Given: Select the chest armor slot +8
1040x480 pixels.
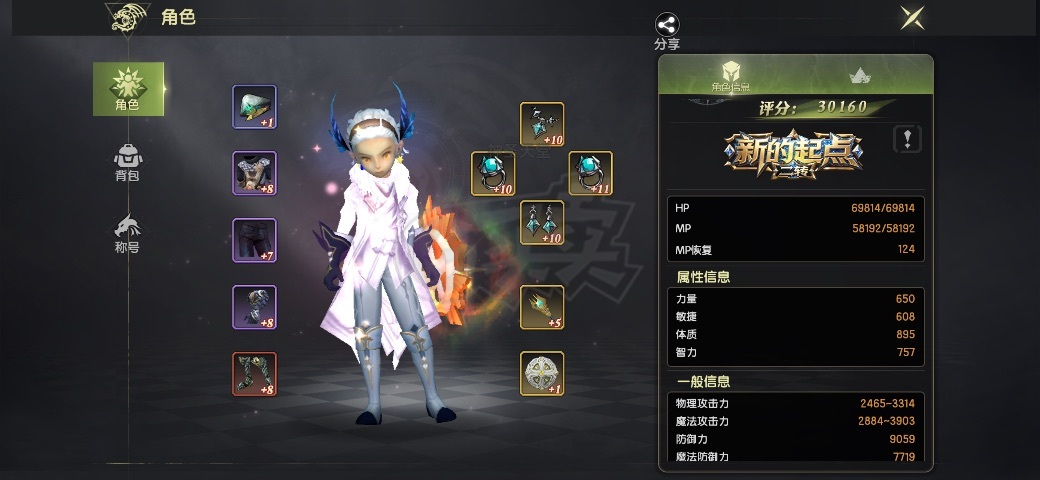Looking at the screenshot, I should pos(254,173).
